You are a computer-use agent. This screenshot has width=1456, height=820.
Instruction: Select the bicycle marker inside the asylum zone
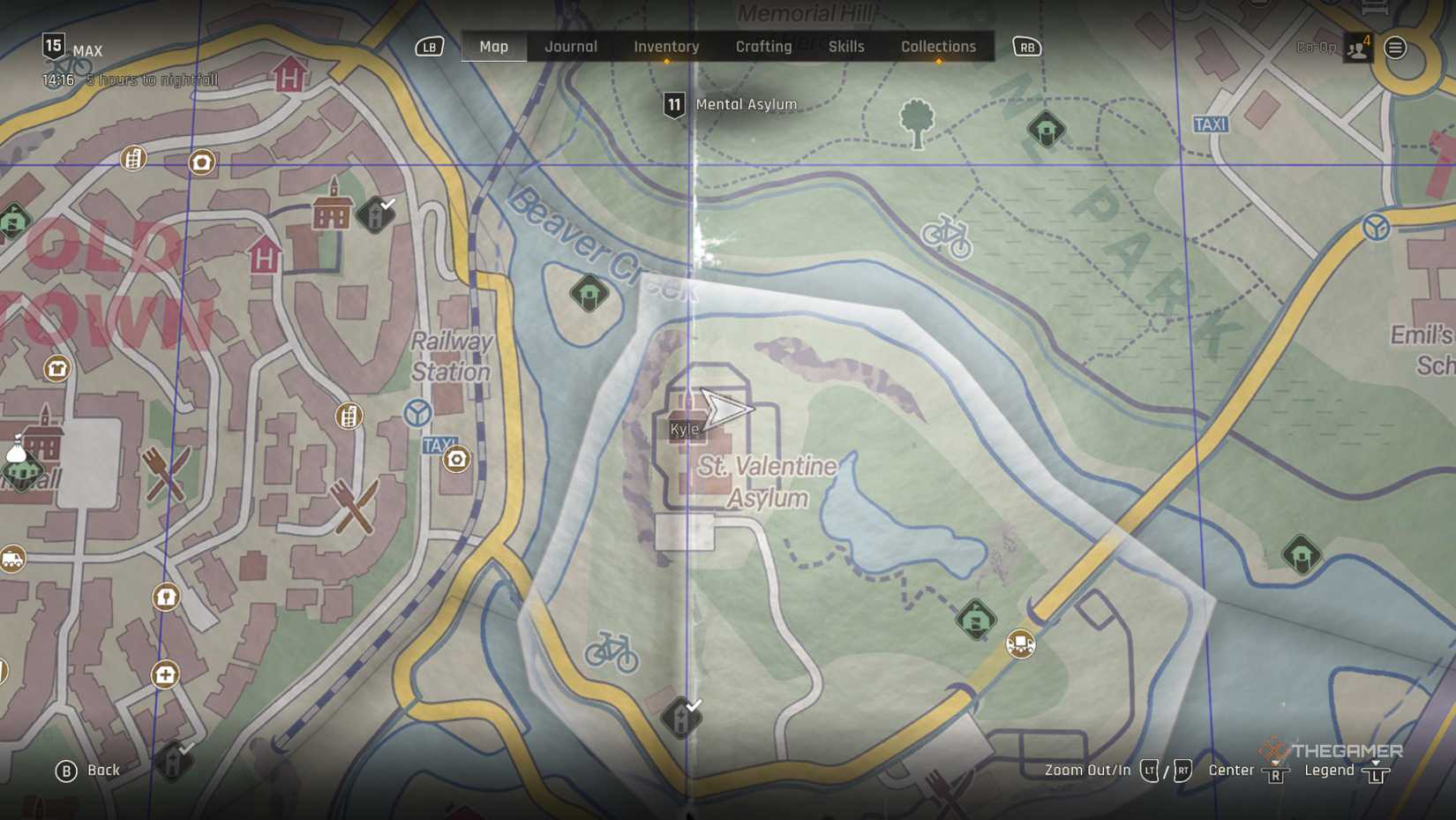click(611, 653)
